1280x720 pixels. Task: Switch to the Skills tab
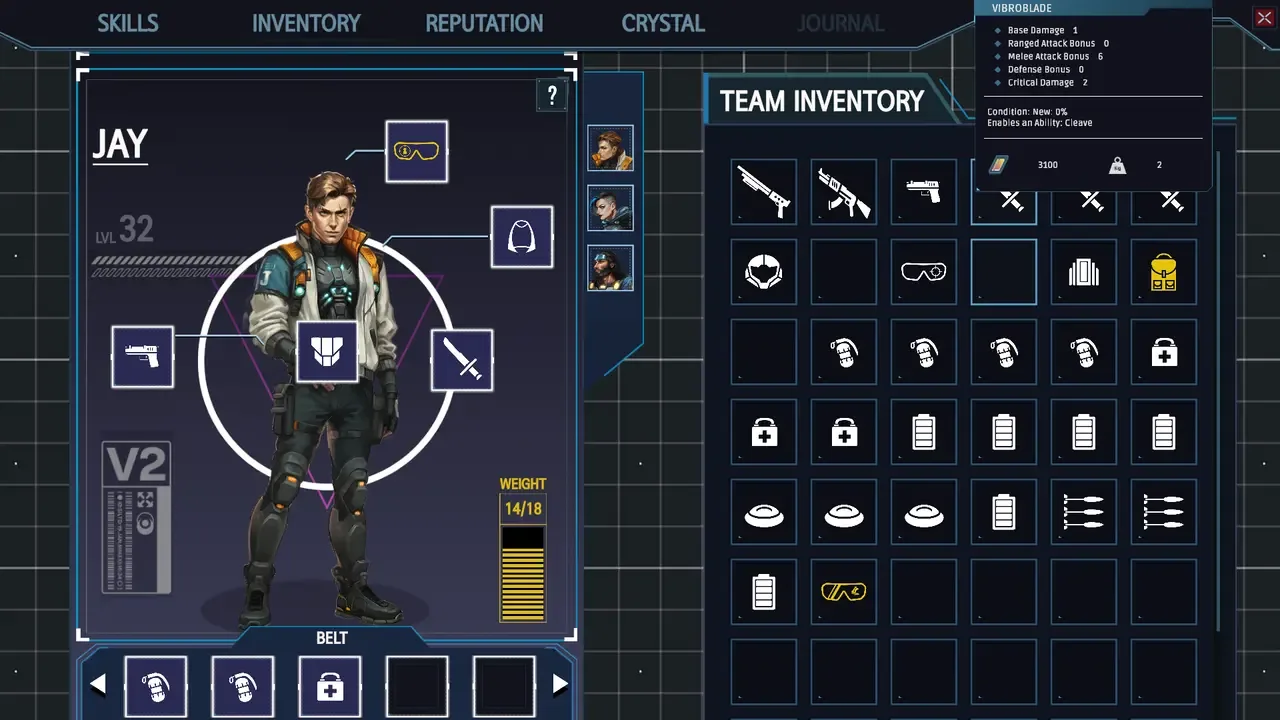click(128, 23)
